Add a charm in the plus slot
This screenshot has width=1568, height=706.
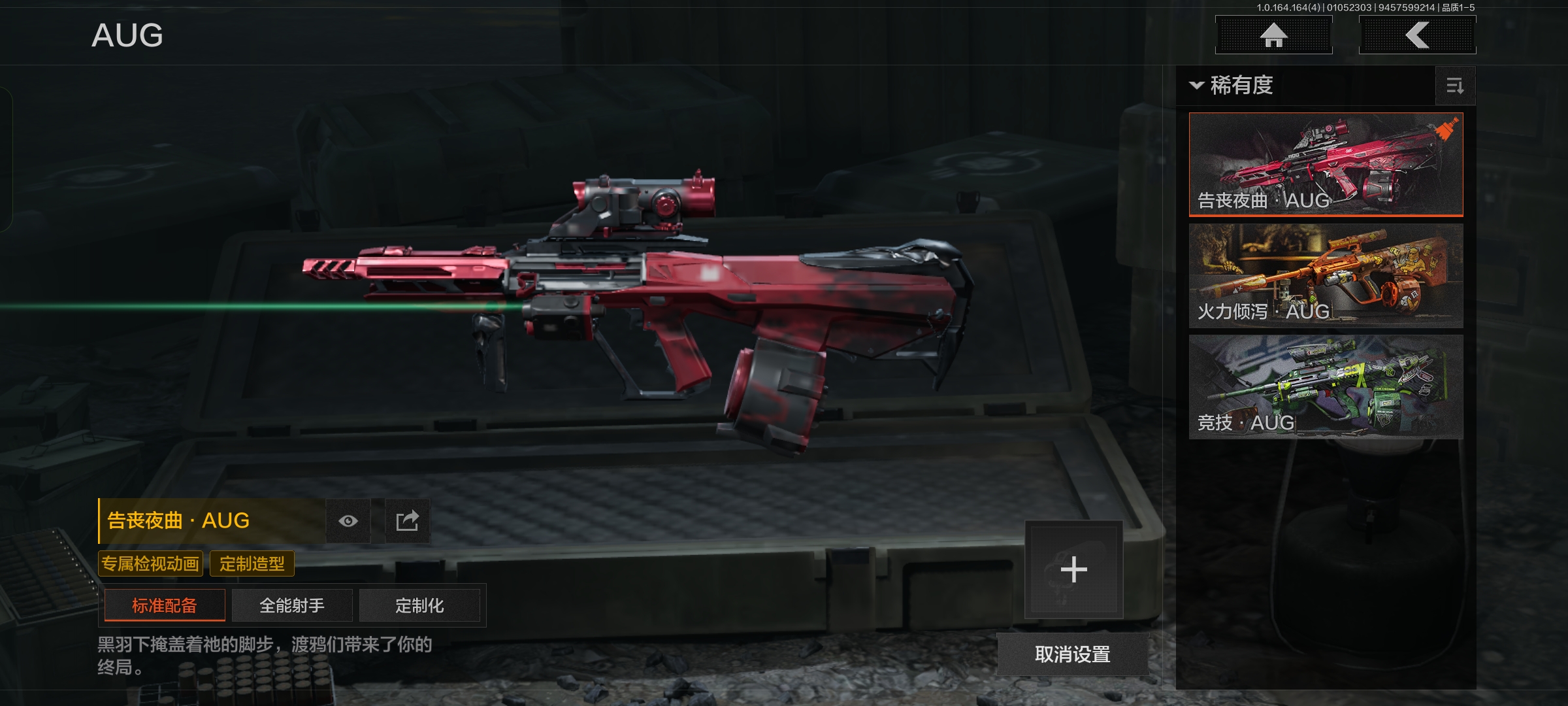[x=1073, y=569]
